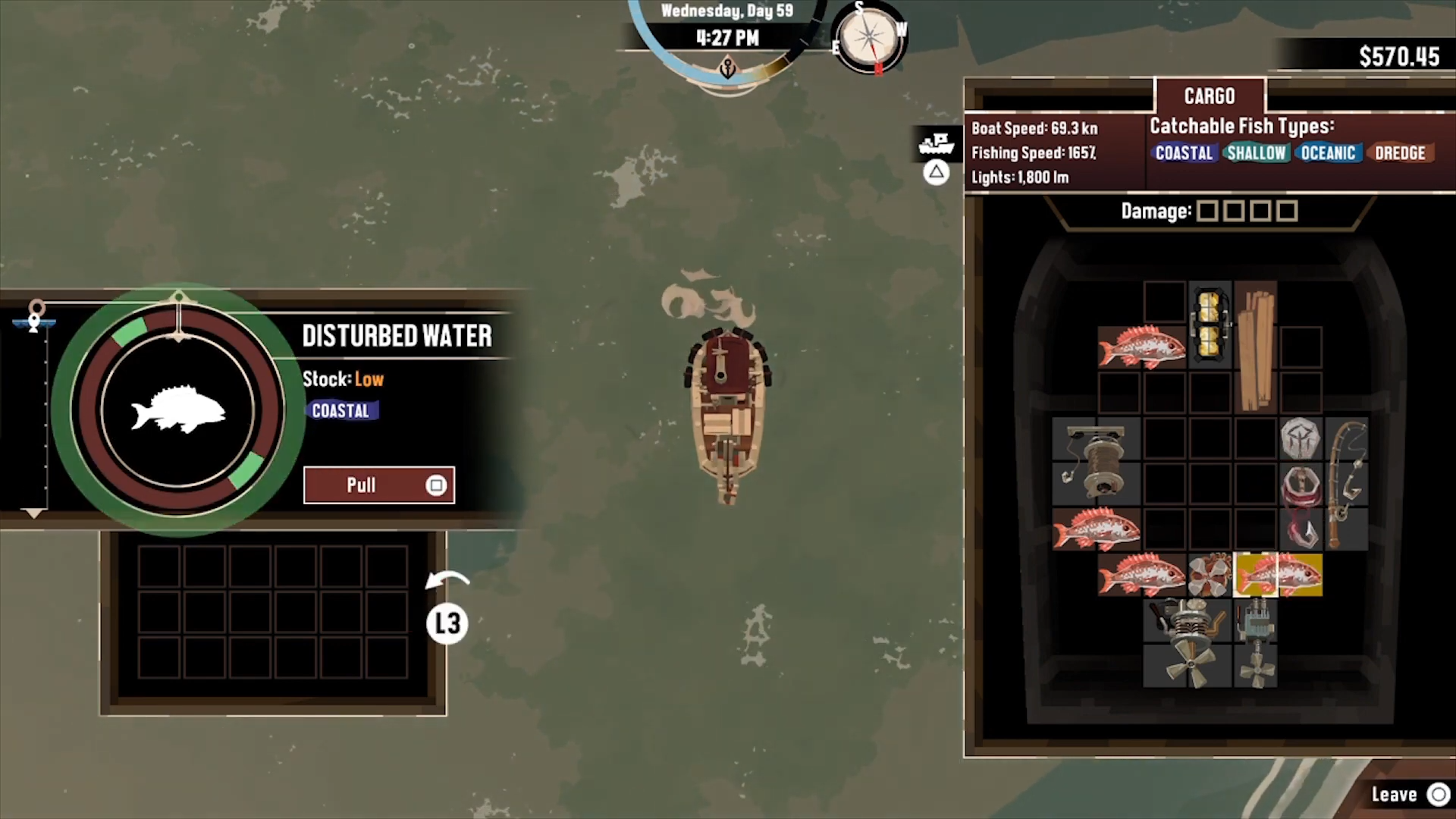Pick the spooled winch reel item
This screenshot has width=1456, height=819.
point(1096,461)
